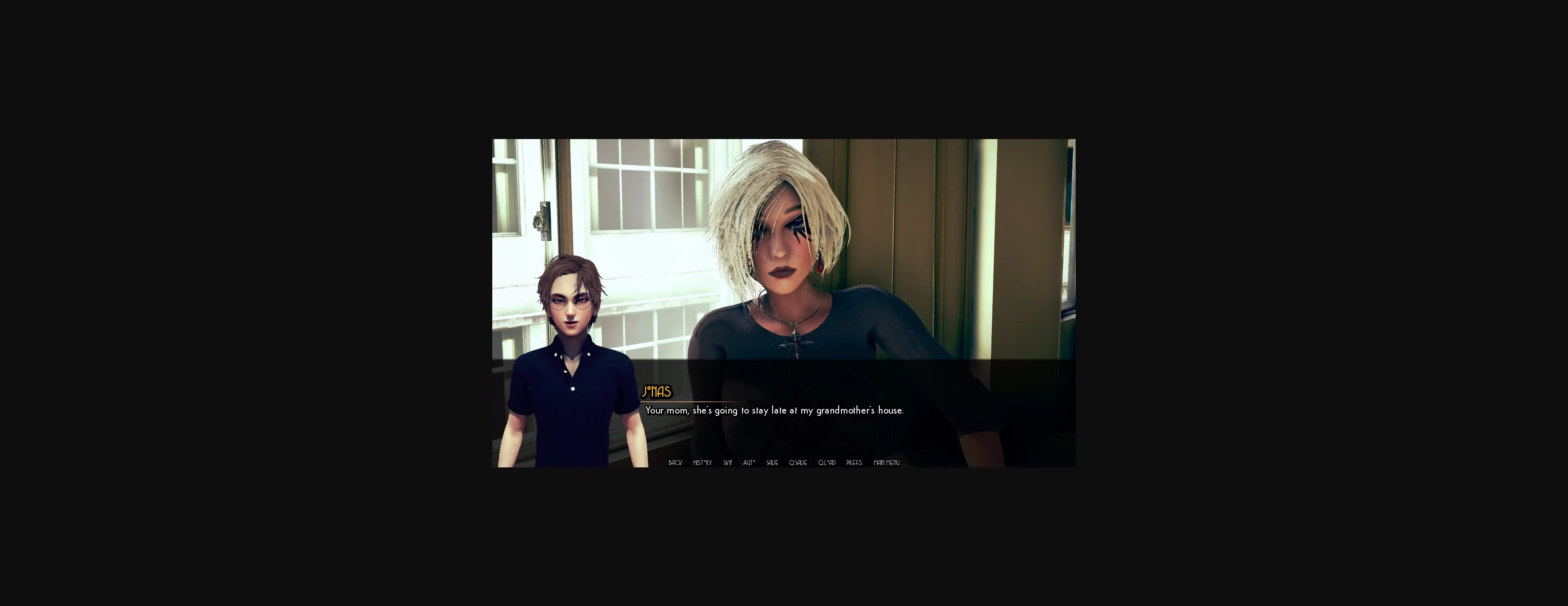Open the SAVE game screen

pos(772,463)
